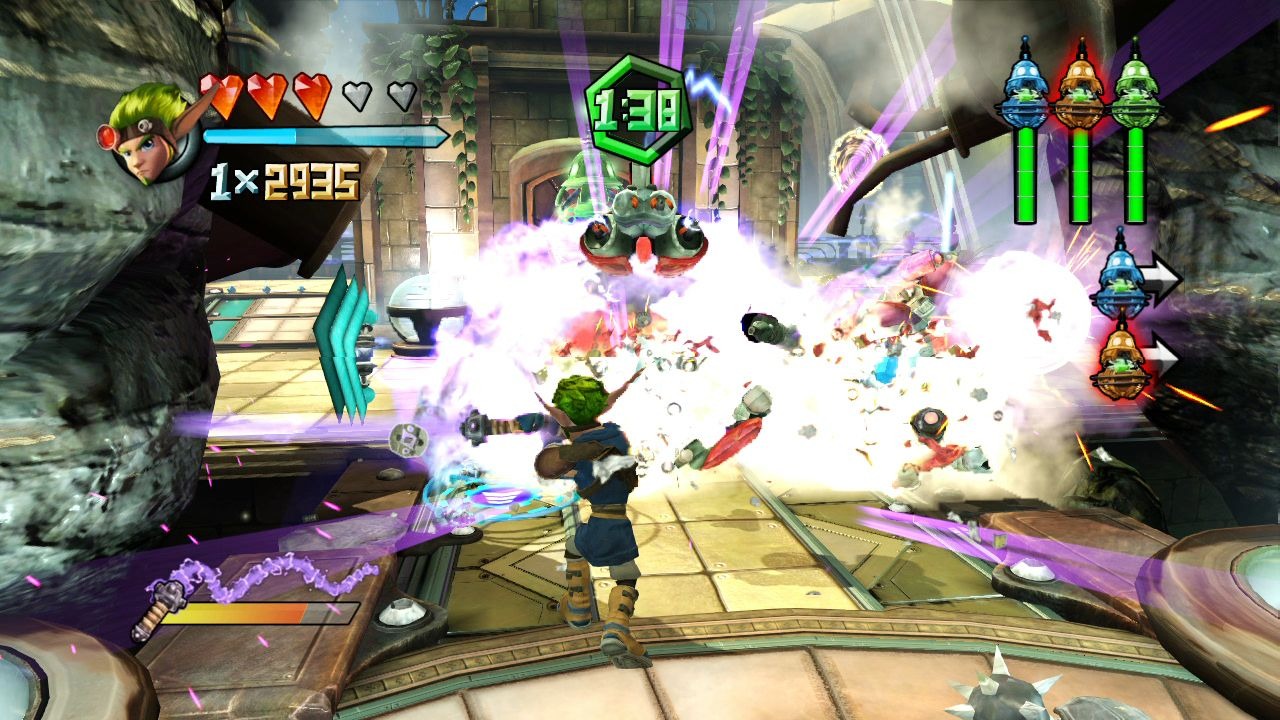Click the orange robot icon above the green bar
Screen dimensions: 1280x720
(1079, 88)
